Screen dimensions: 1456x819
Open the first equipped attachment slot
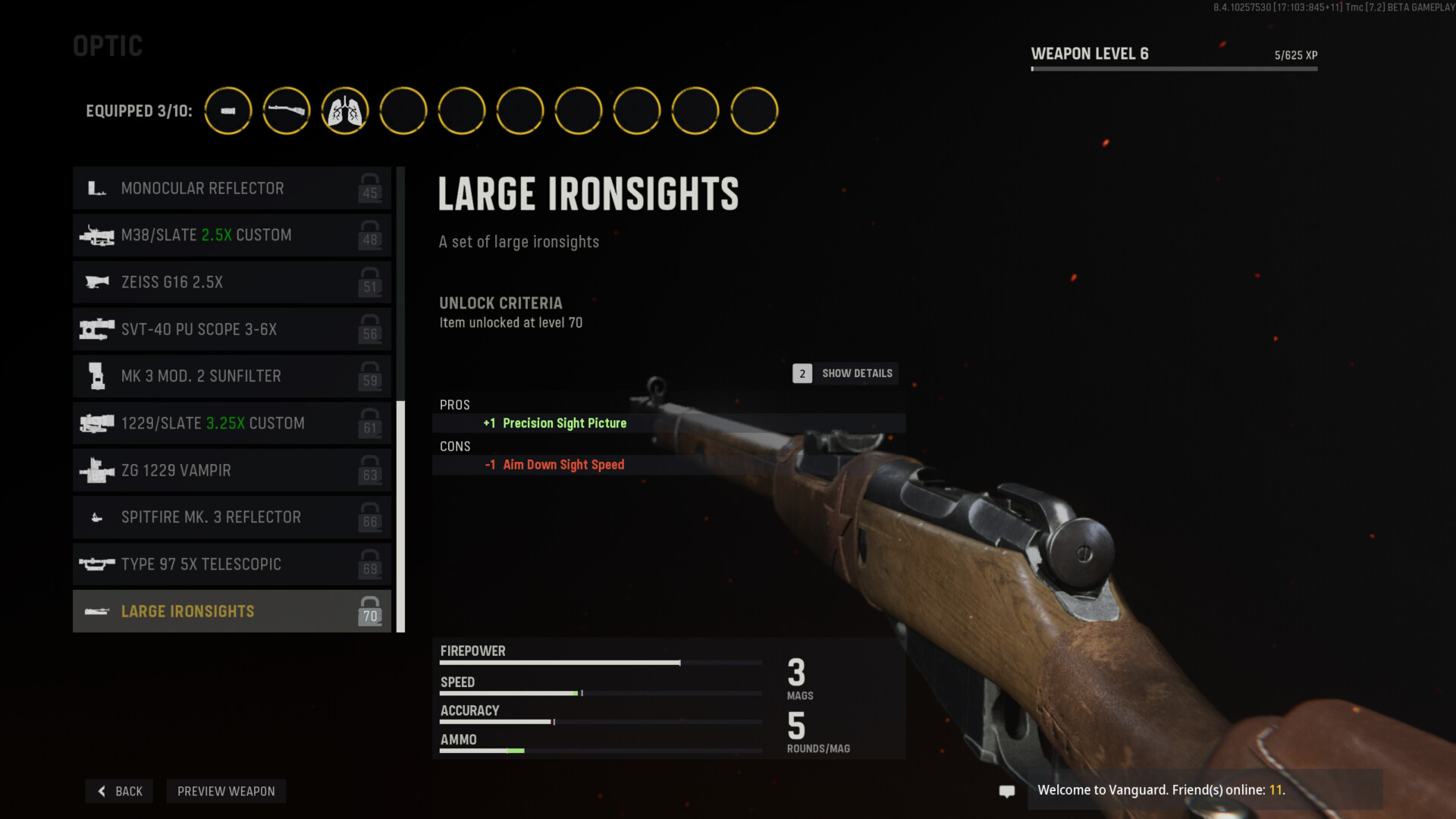[x=228, y=111]
